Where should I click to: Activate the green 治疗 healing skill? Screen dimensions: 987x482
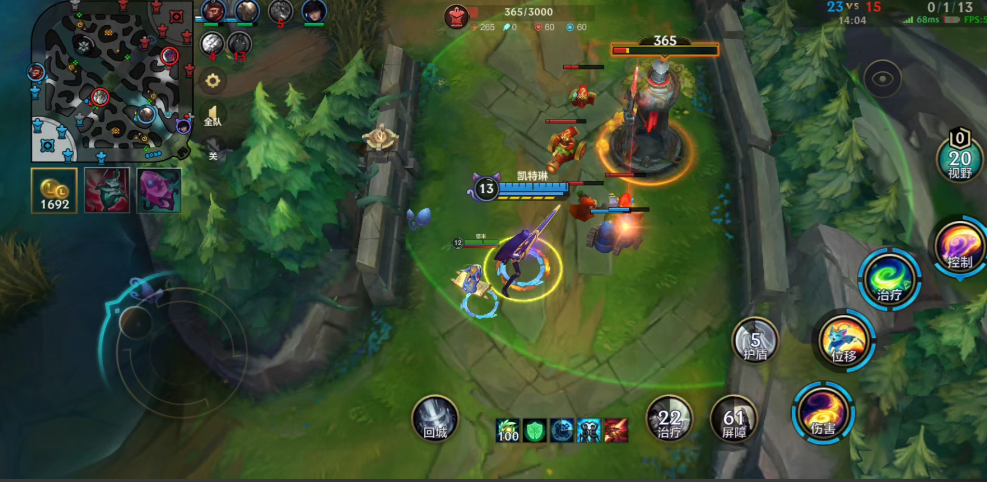click(888, 278)
